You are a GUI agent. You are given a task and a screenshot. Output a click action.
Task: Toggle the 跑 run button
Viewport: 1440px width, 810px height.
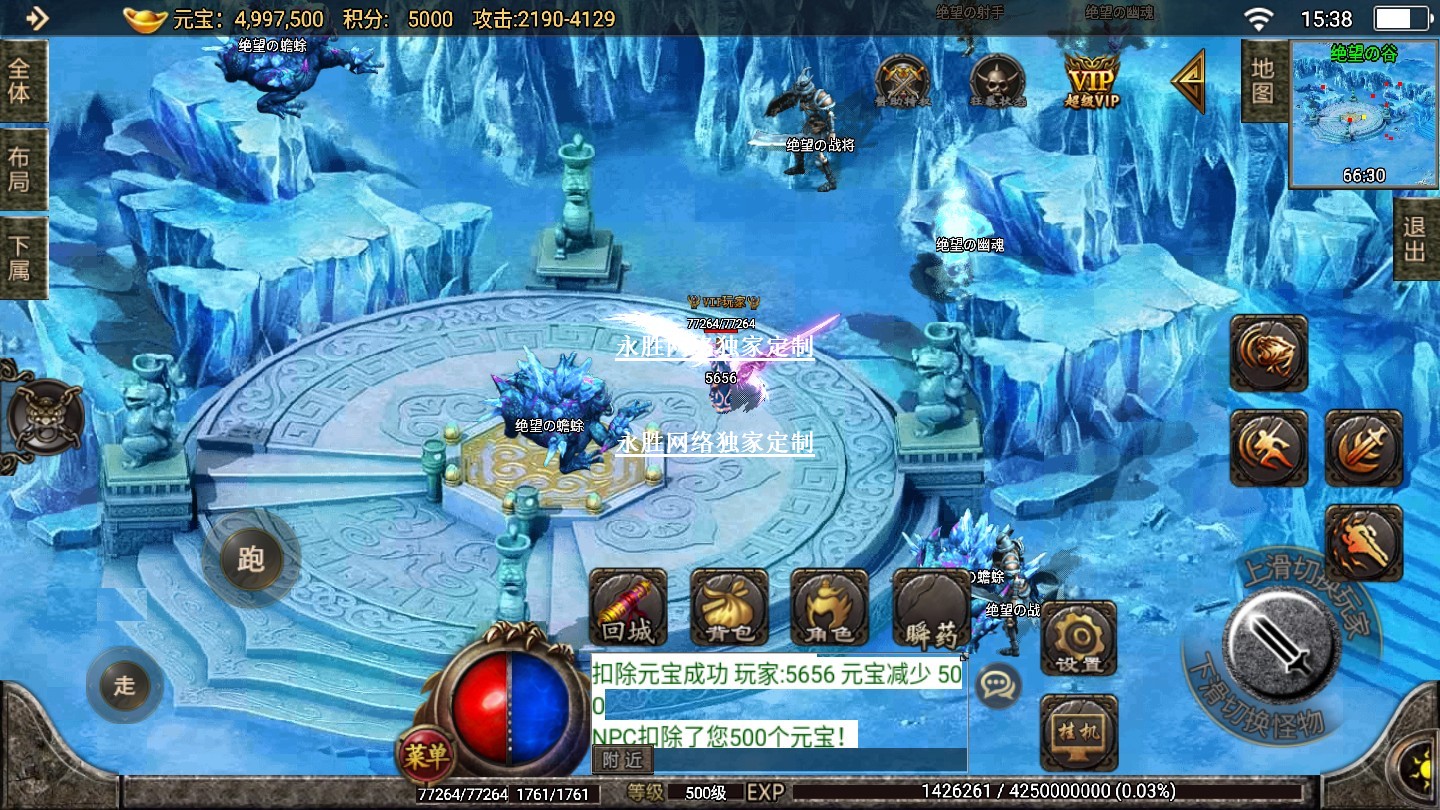point(250,558)
